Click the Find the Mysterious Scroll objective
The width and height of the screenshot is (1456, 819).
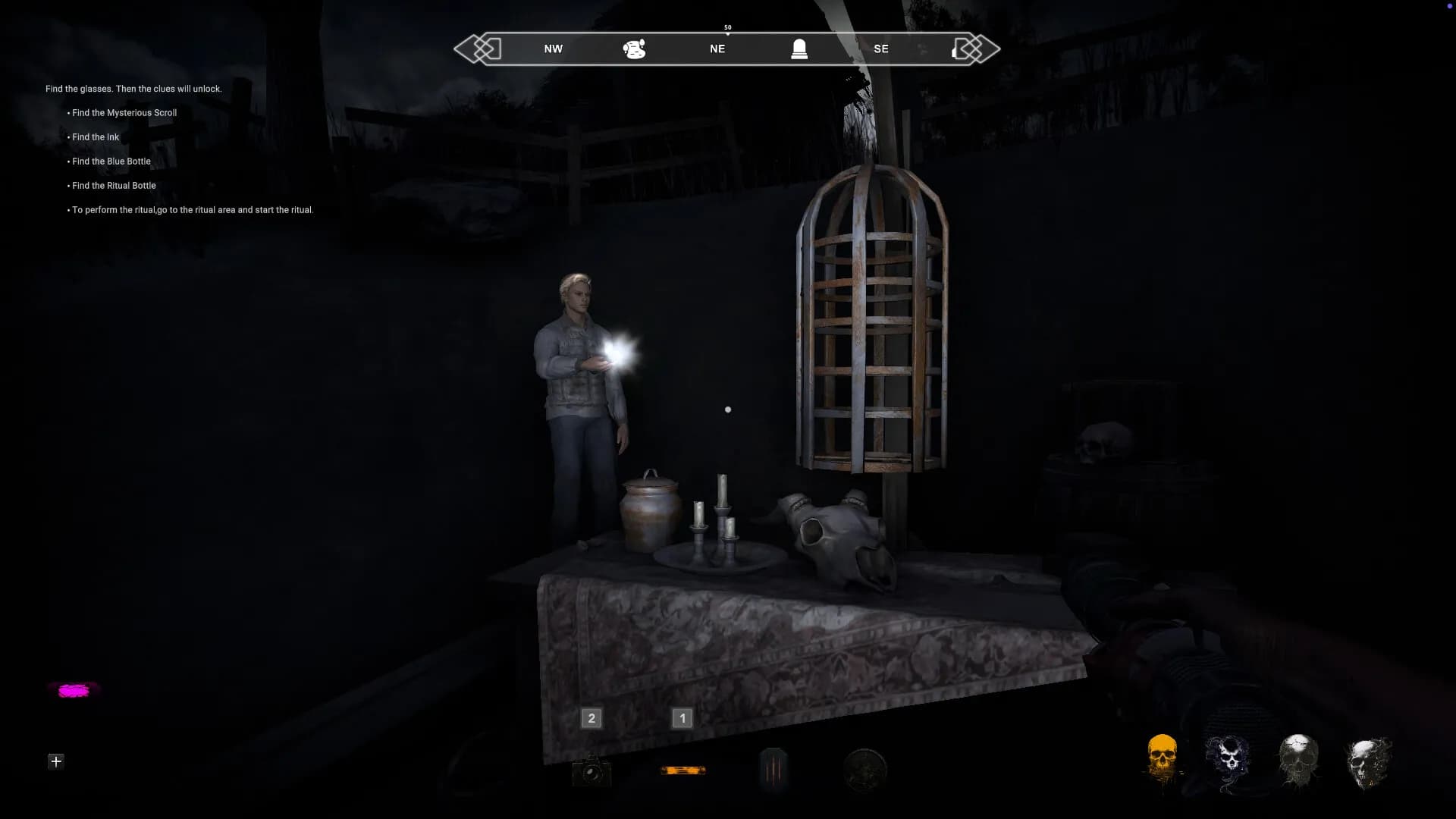point(124,112)
